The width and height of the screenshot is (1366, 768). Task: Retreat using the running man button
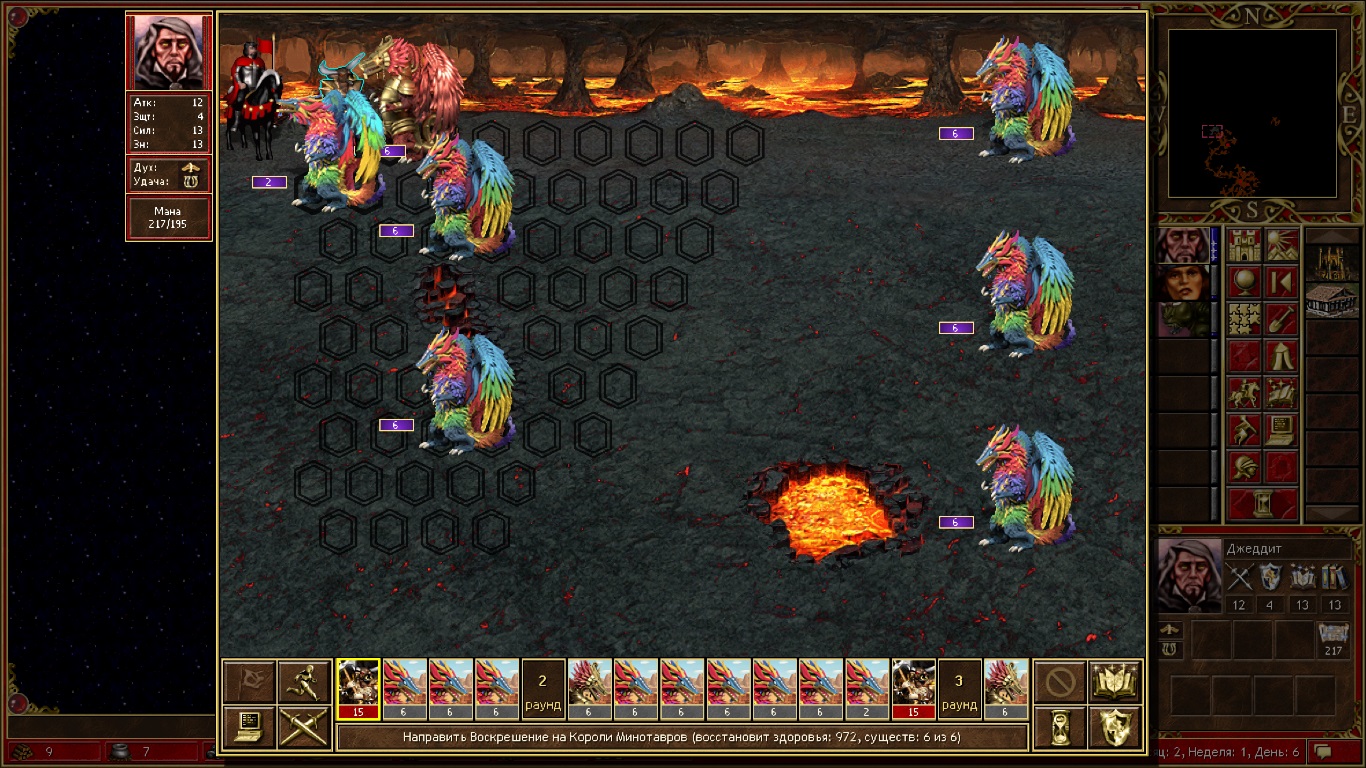[304, 682]
